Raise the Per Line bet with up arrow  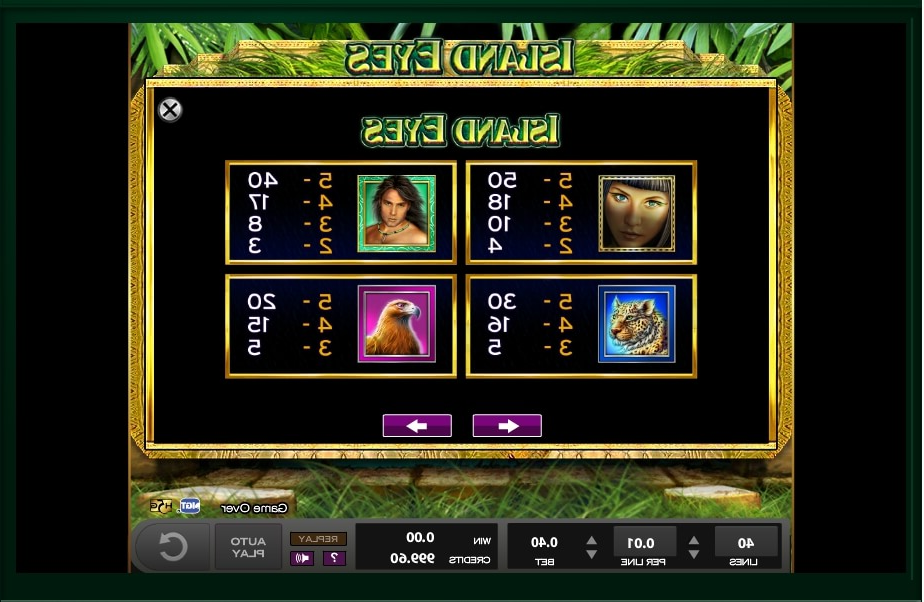(x=591, y=538)
